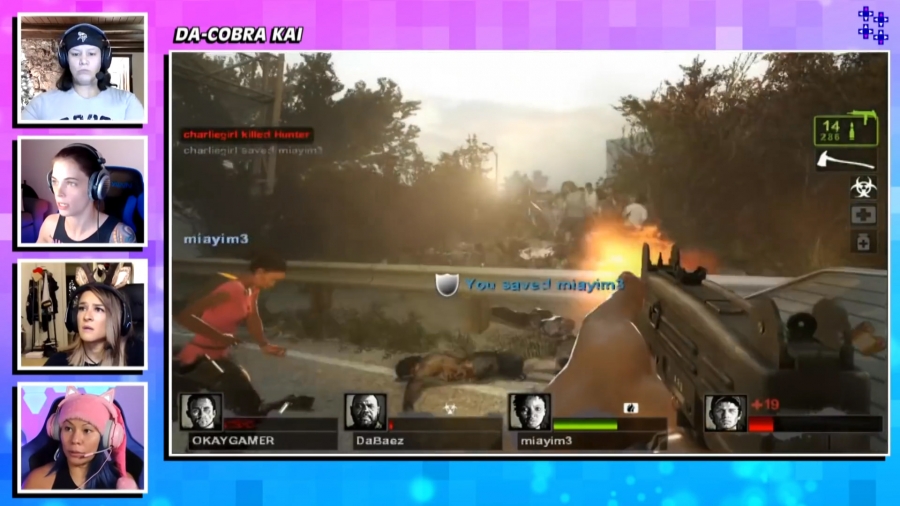
Task: Choose the first aid kit slot
Action: click(x=863, y=215)
